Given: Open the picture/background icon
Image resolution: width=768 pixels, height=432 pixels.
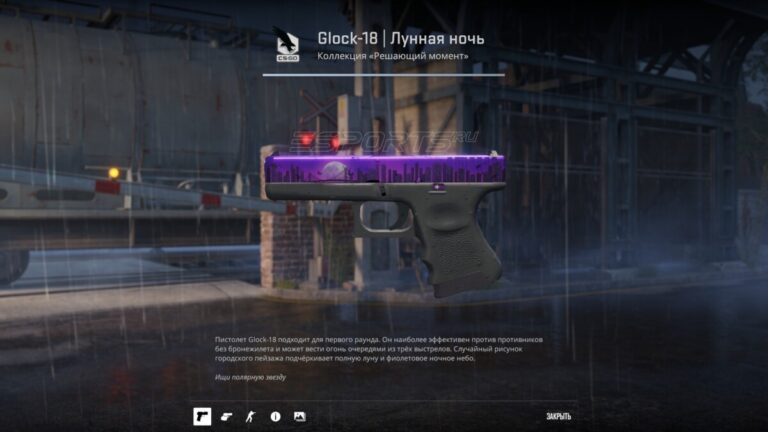Looking at the screenshot, I should coord(299,415).
